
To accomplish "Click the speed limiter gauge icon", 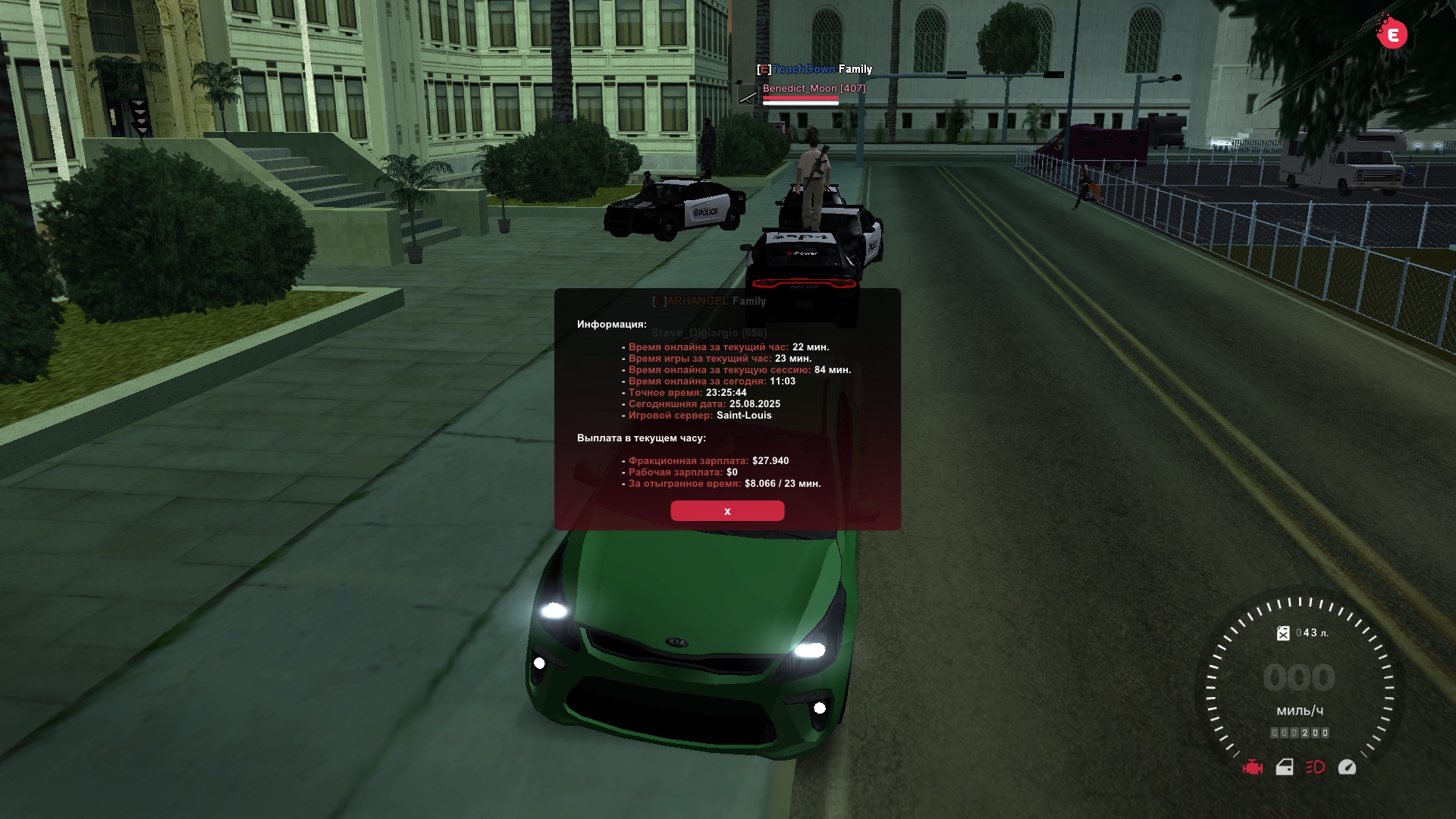I will click(1347, 767).
